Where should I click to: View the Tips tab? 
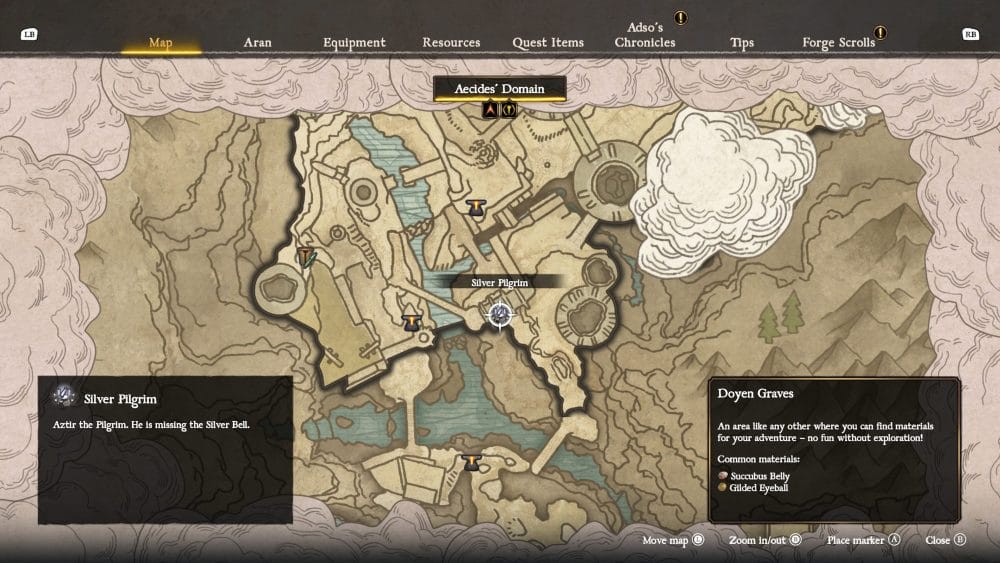click(x=742, y=43)
